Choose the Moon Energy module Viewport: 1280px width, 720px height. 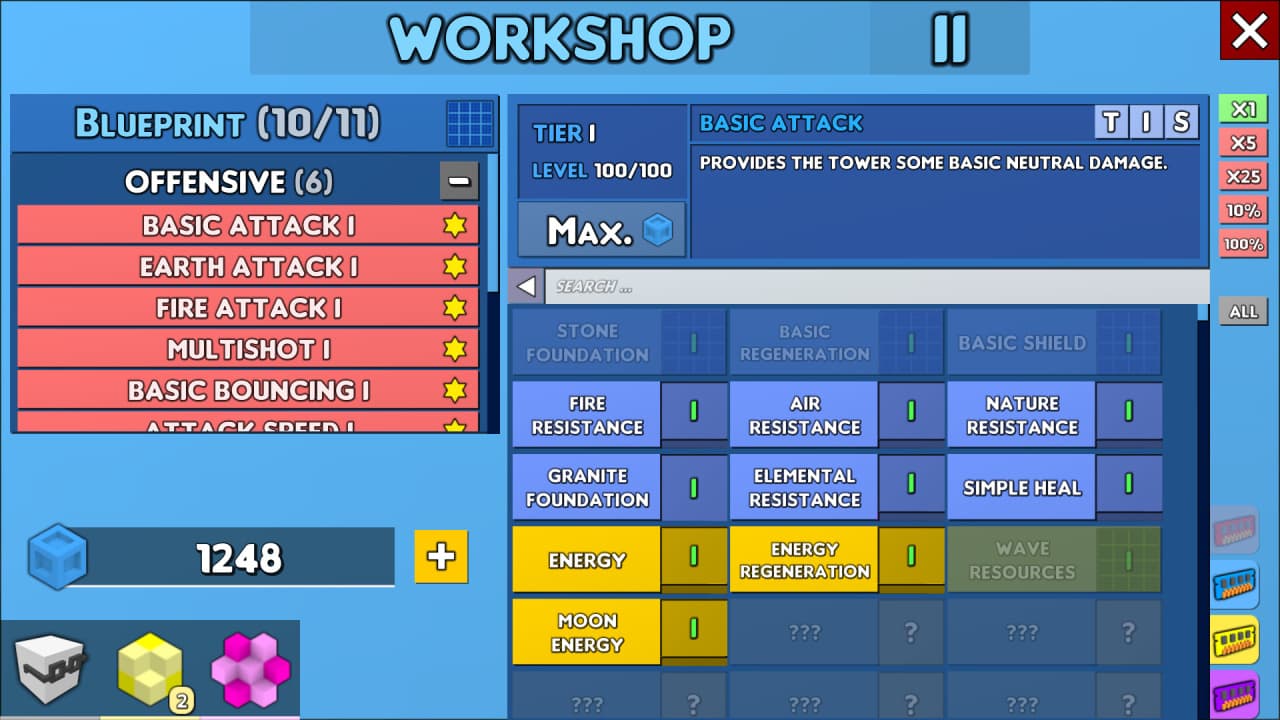(587, 632)
